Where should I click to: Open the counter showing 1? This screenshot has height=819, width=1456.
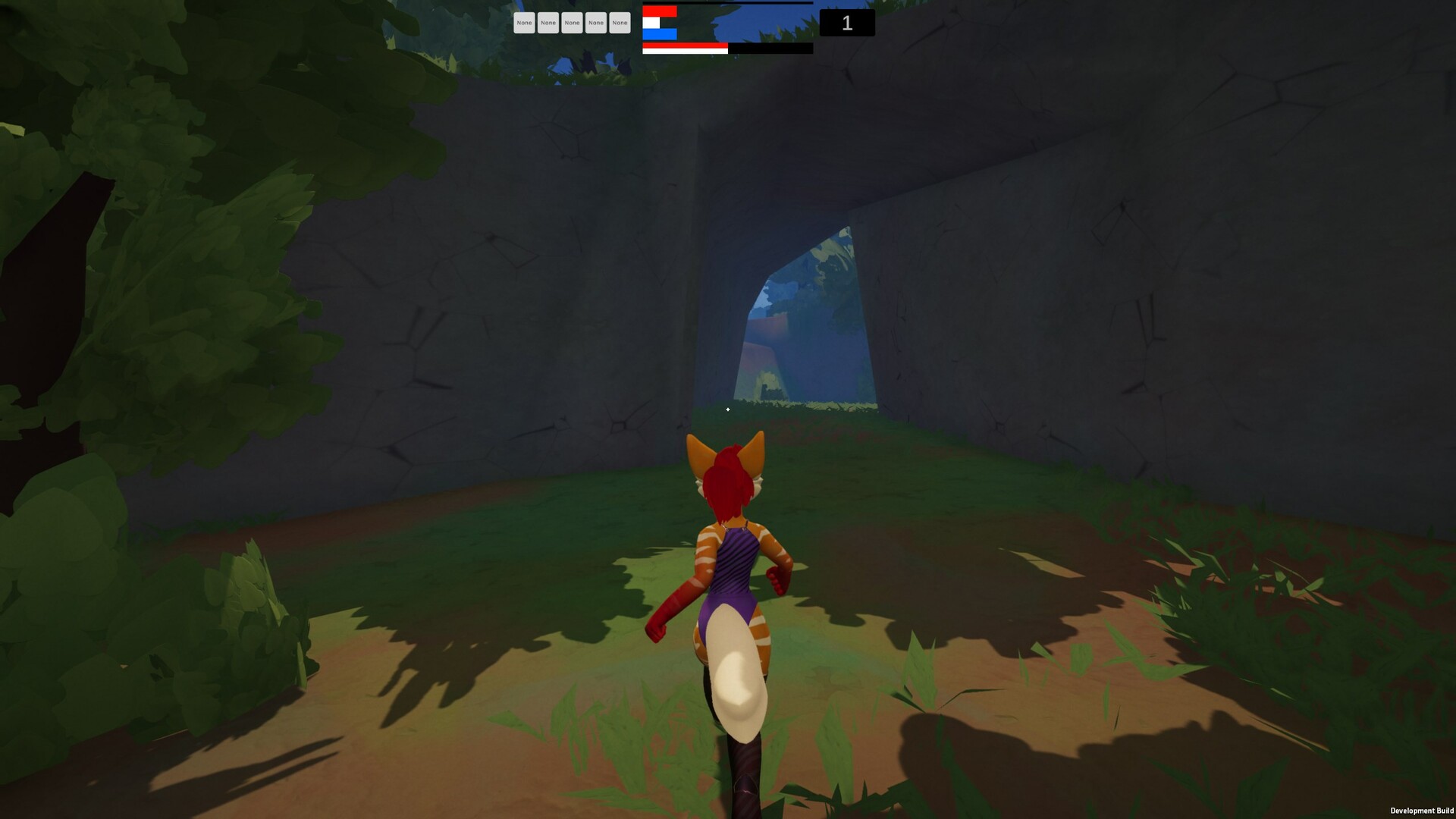[846, 23]
